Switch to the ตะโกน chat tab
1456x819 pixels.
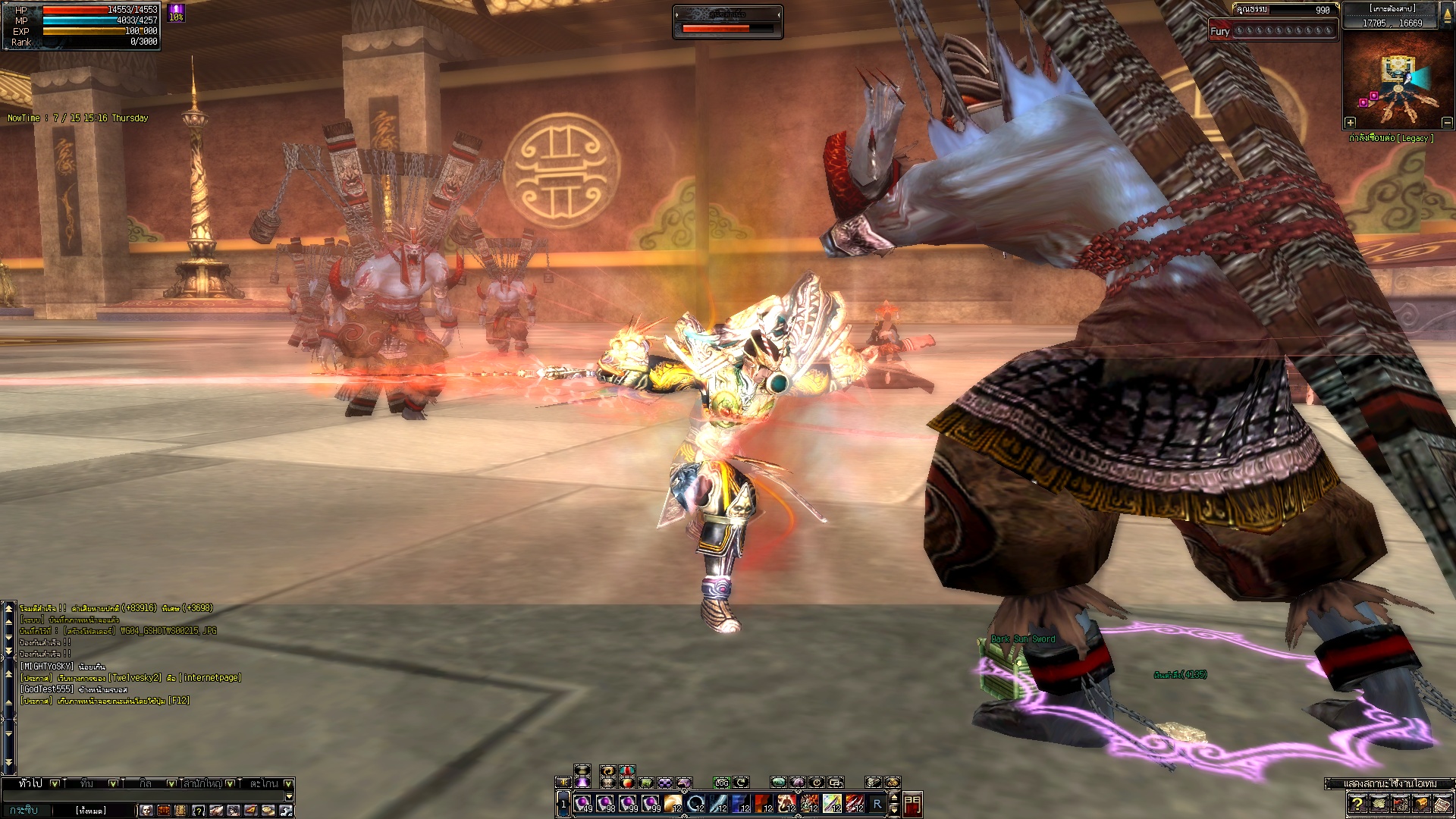(x=264, y=783)
